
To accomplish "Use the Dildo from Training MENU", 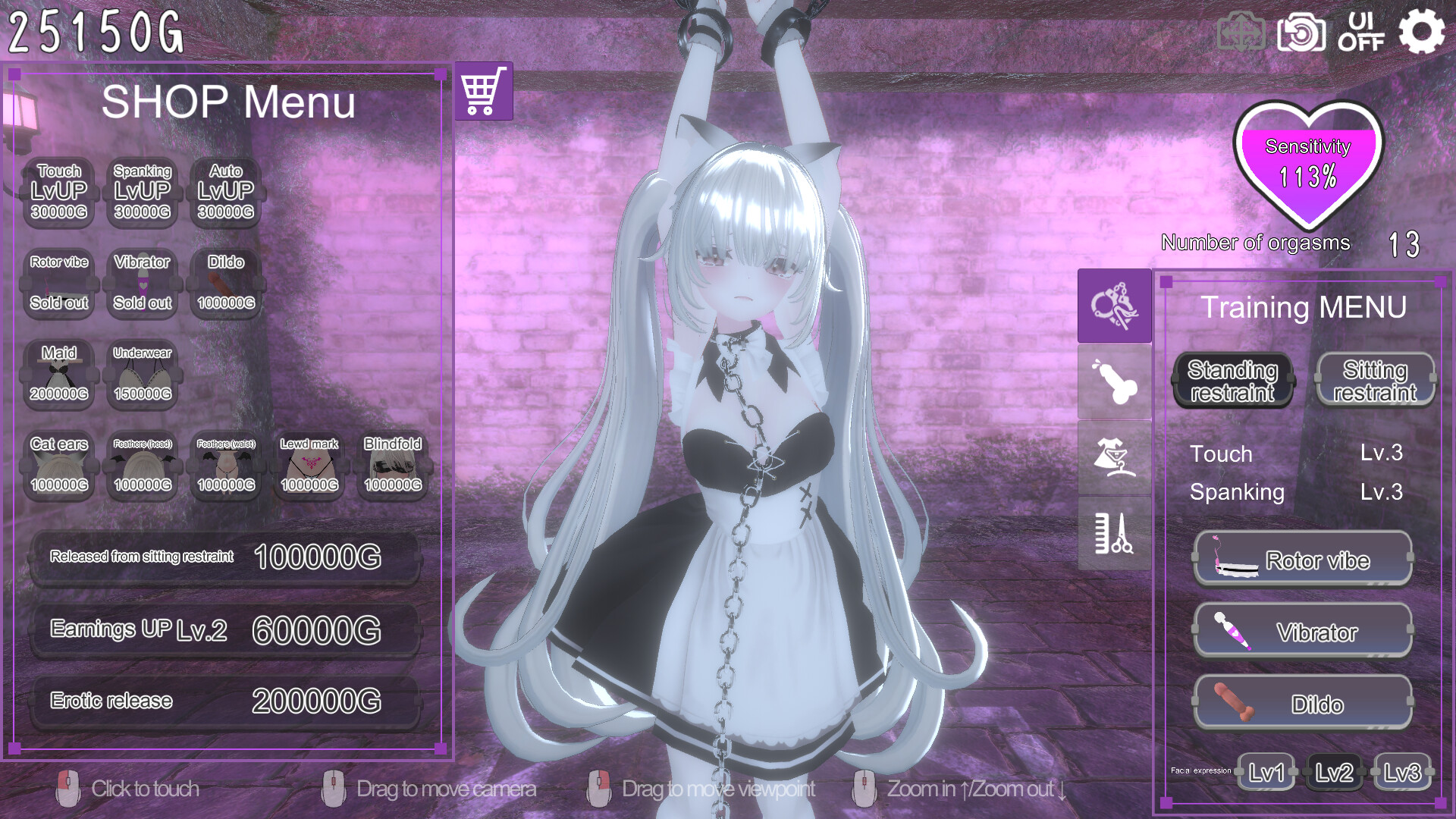I will (x=1302, y=704).
